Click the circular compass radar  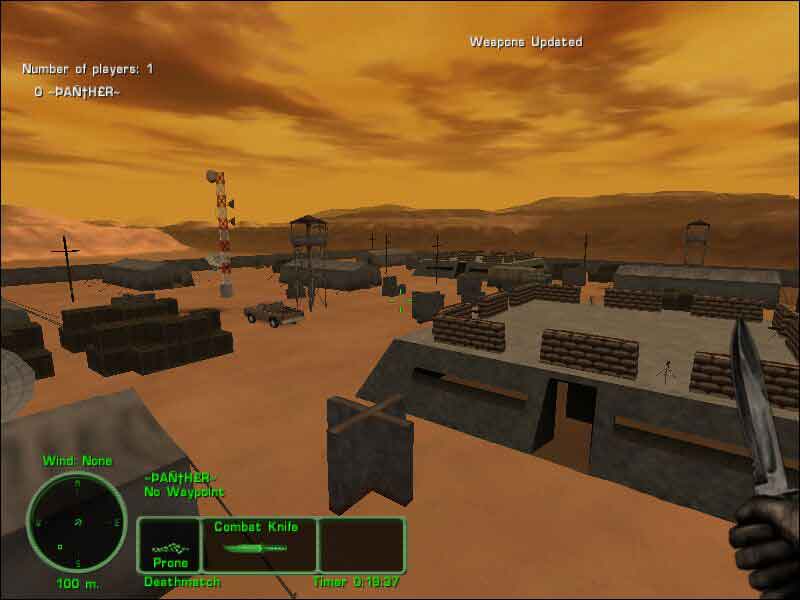click(76, 522)
